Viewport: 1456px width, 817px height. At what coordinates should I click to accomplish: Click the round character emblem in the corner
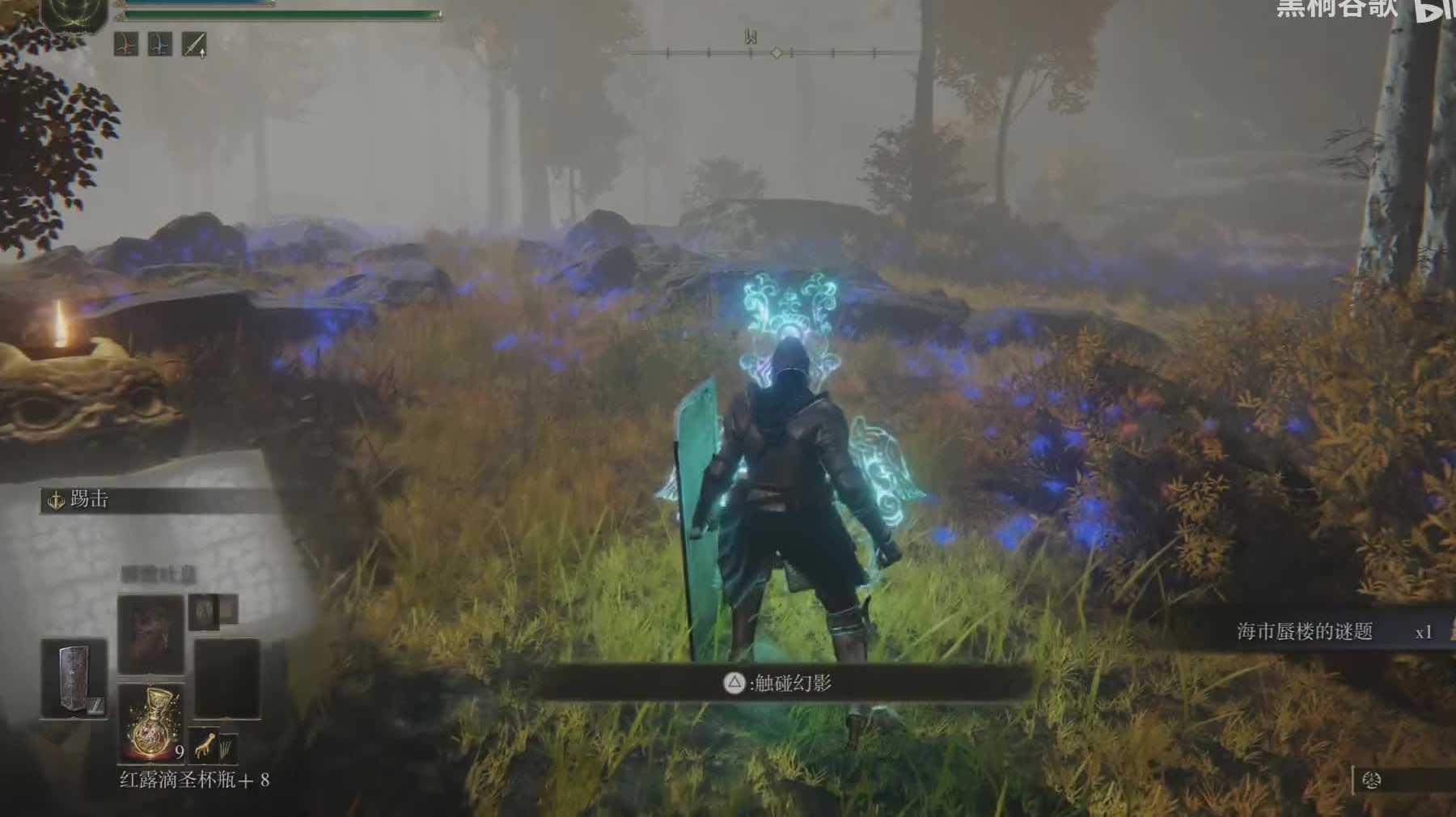(74, 15)
